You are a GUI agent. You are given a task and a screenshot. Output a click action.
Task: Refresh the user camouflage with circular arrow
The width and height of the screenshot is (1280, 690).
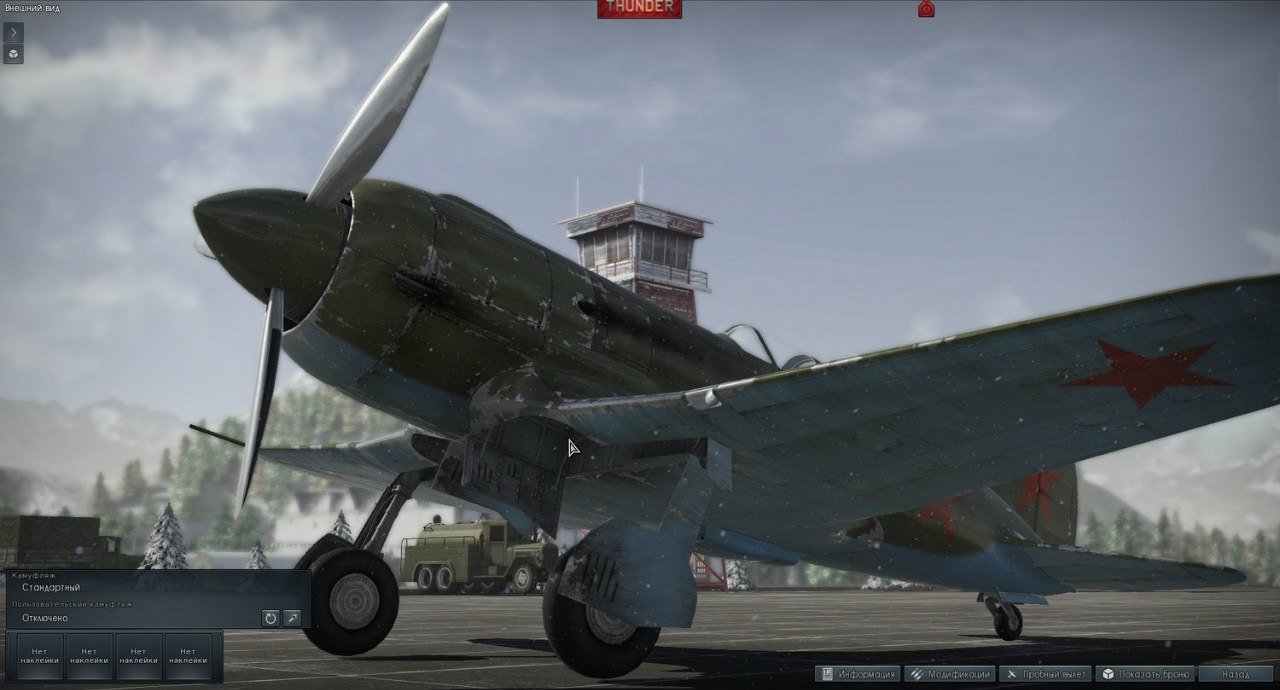(270, 618)
